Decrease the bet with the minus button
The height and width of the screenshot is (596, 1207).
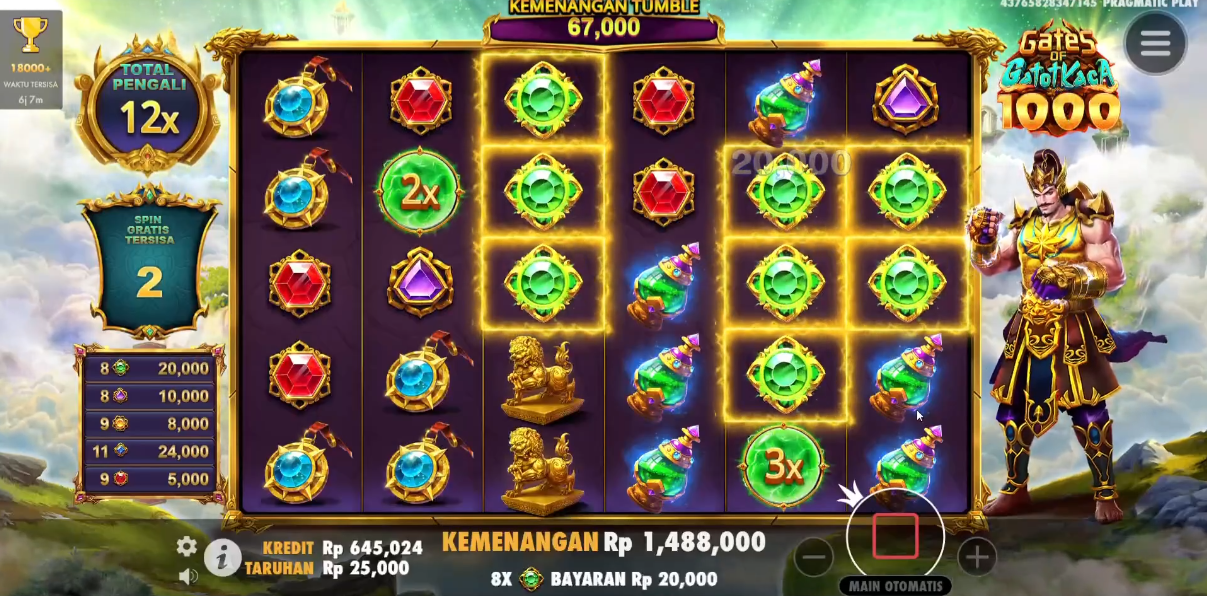[814, 557]
